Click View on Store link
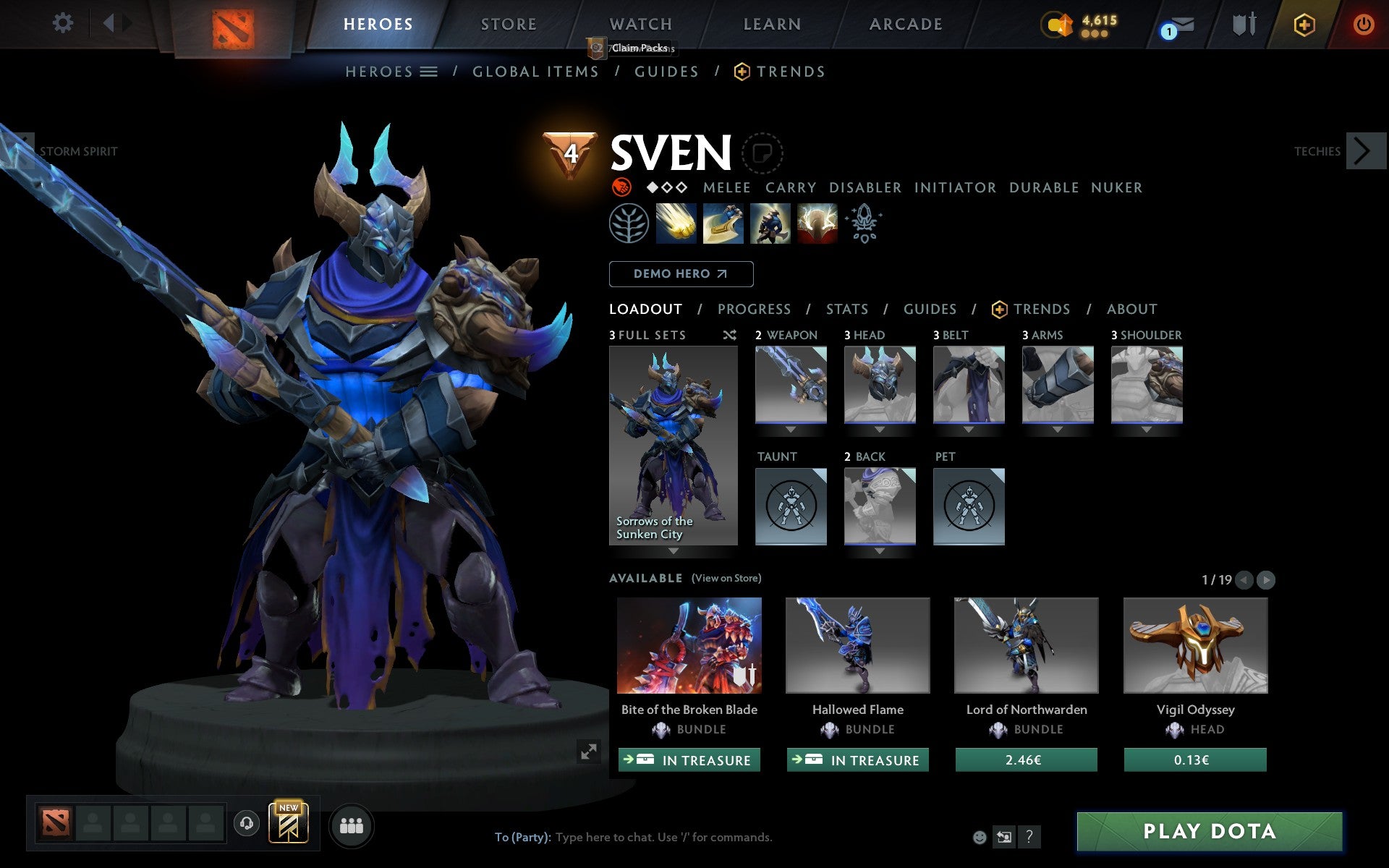Image resolution: width=1389 pixels, height=868 pixels. [727, 578]
